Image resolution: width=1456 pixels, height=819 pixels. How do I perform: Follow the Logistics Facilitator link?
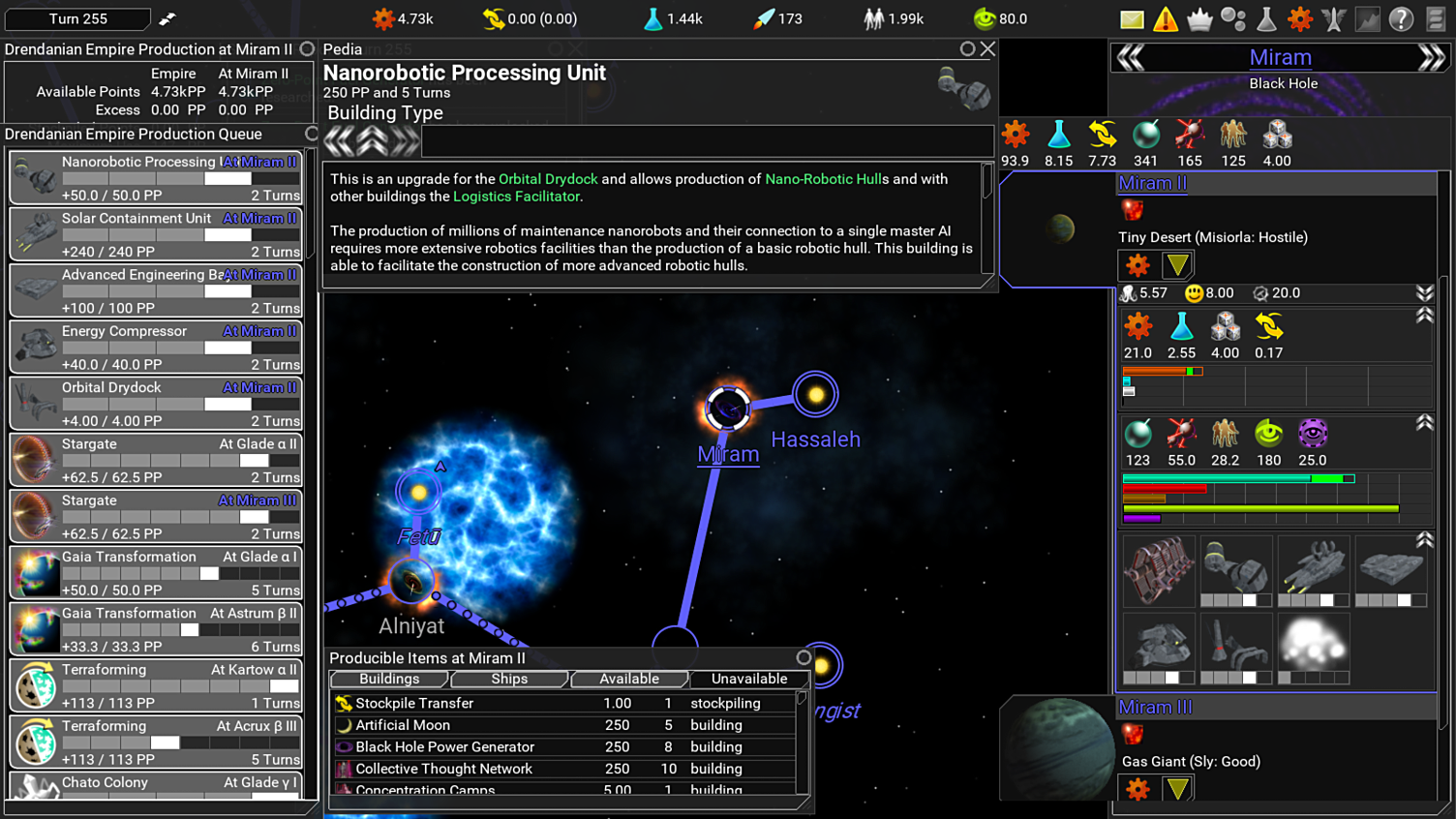[516, 197]
